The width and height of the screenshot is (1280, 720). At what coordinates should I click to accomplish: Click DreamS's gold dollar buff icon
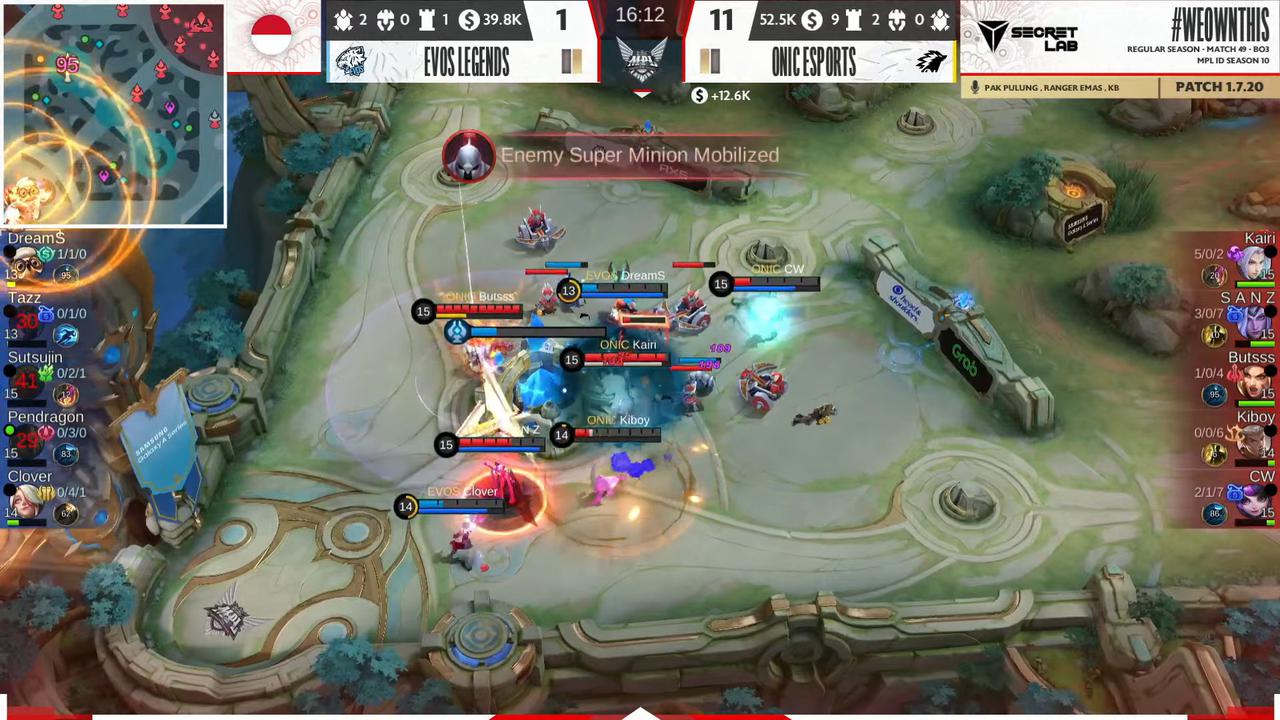(43, 253)
